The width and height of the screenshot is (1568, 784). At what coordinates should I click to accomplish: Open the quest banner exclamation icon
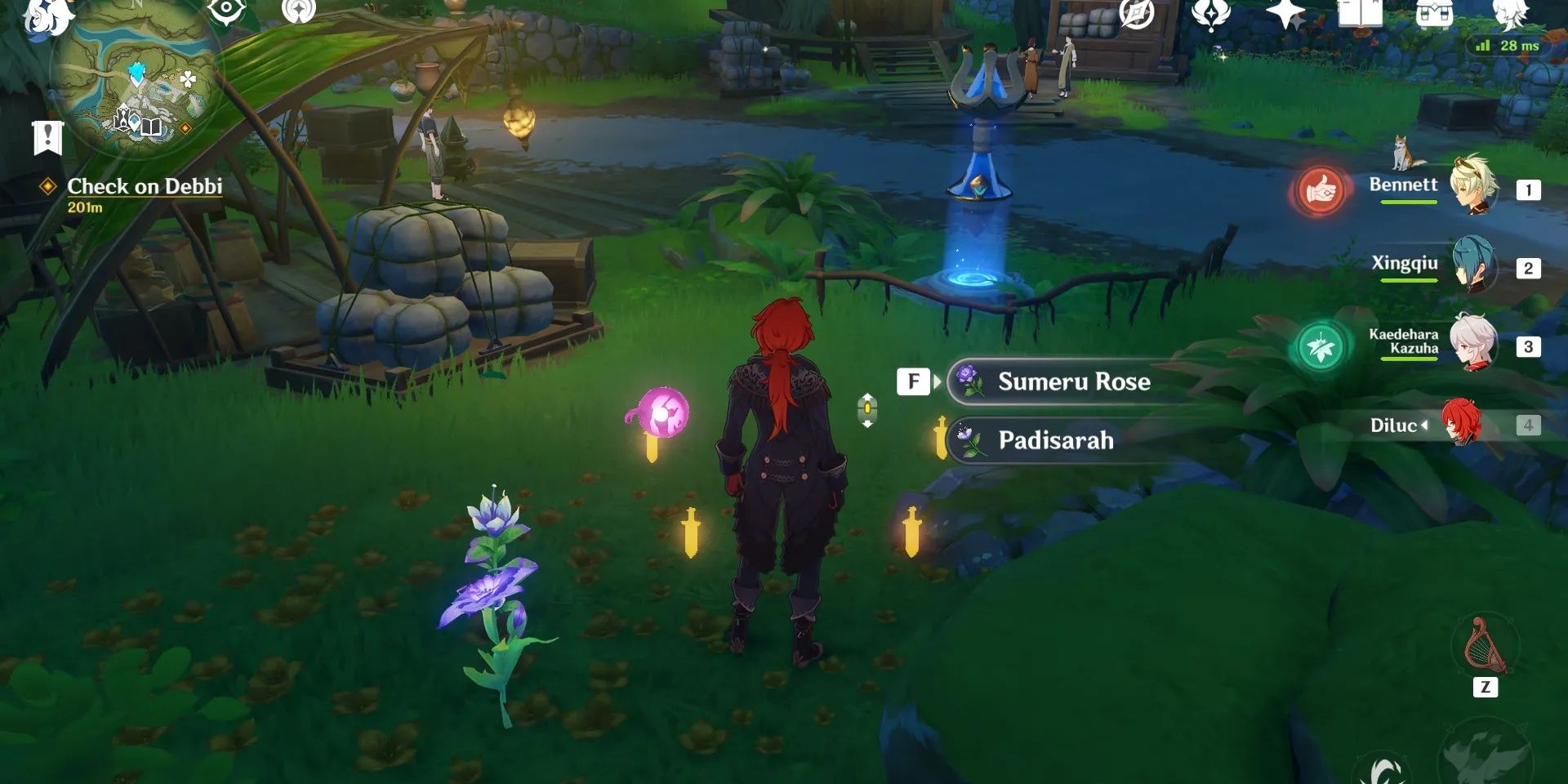47,137
